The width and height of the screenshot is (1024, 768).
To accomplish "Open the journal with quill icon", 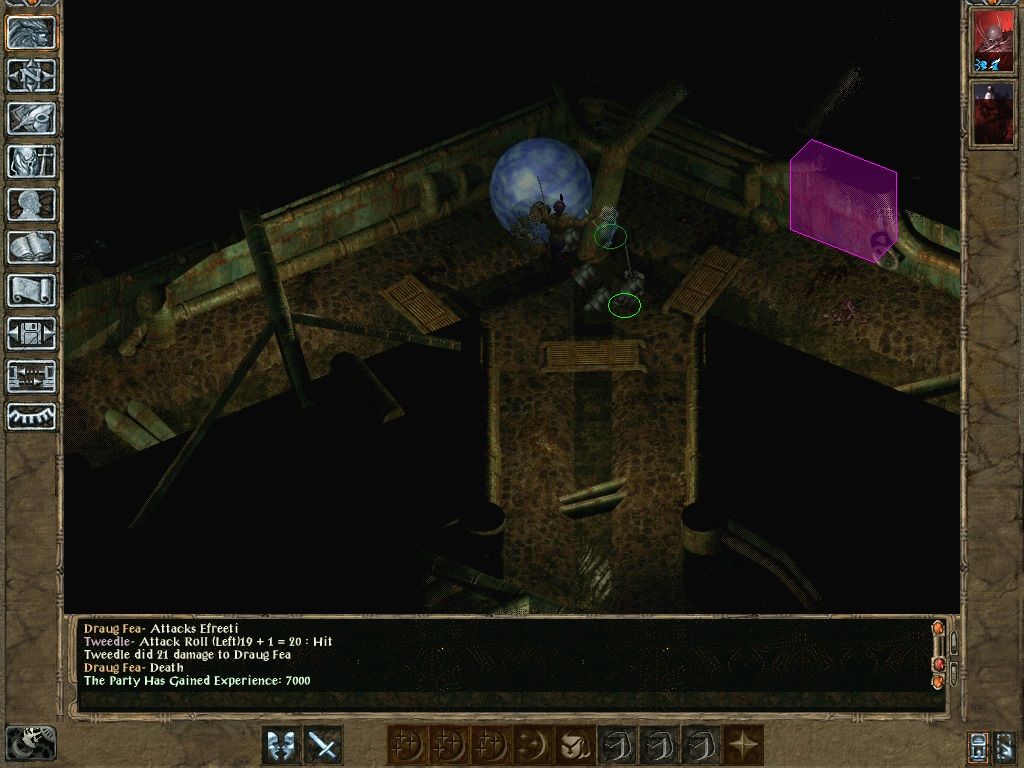I will (32, 119).
